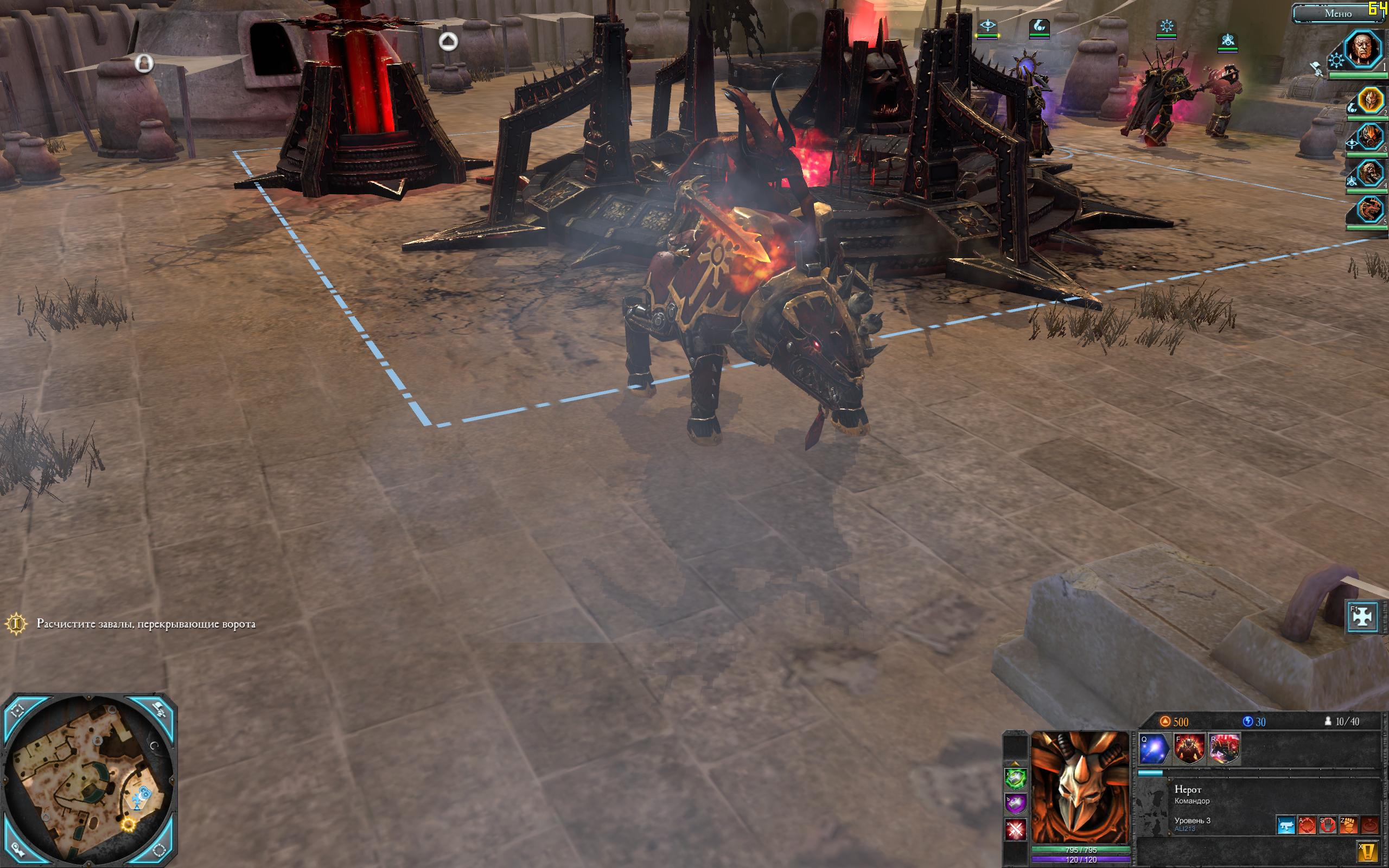Image resolution: width=1389 pixels, height=868 pixels.
Task: Use the purple glowing item slot
Action: coord(1015,803)
